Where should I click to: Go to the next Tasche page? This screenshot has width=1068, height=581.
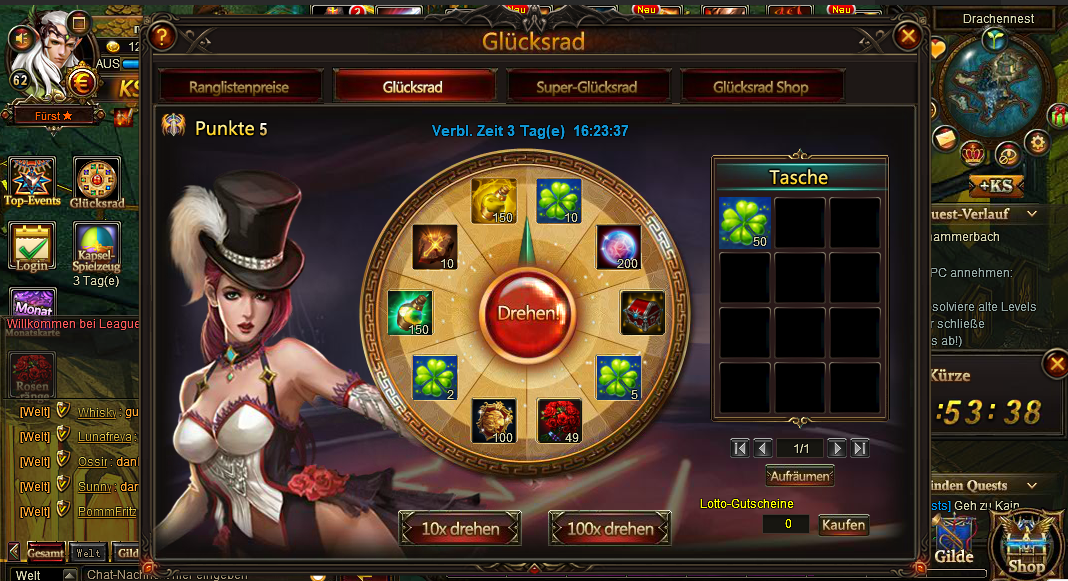click(x=837, y=448)
